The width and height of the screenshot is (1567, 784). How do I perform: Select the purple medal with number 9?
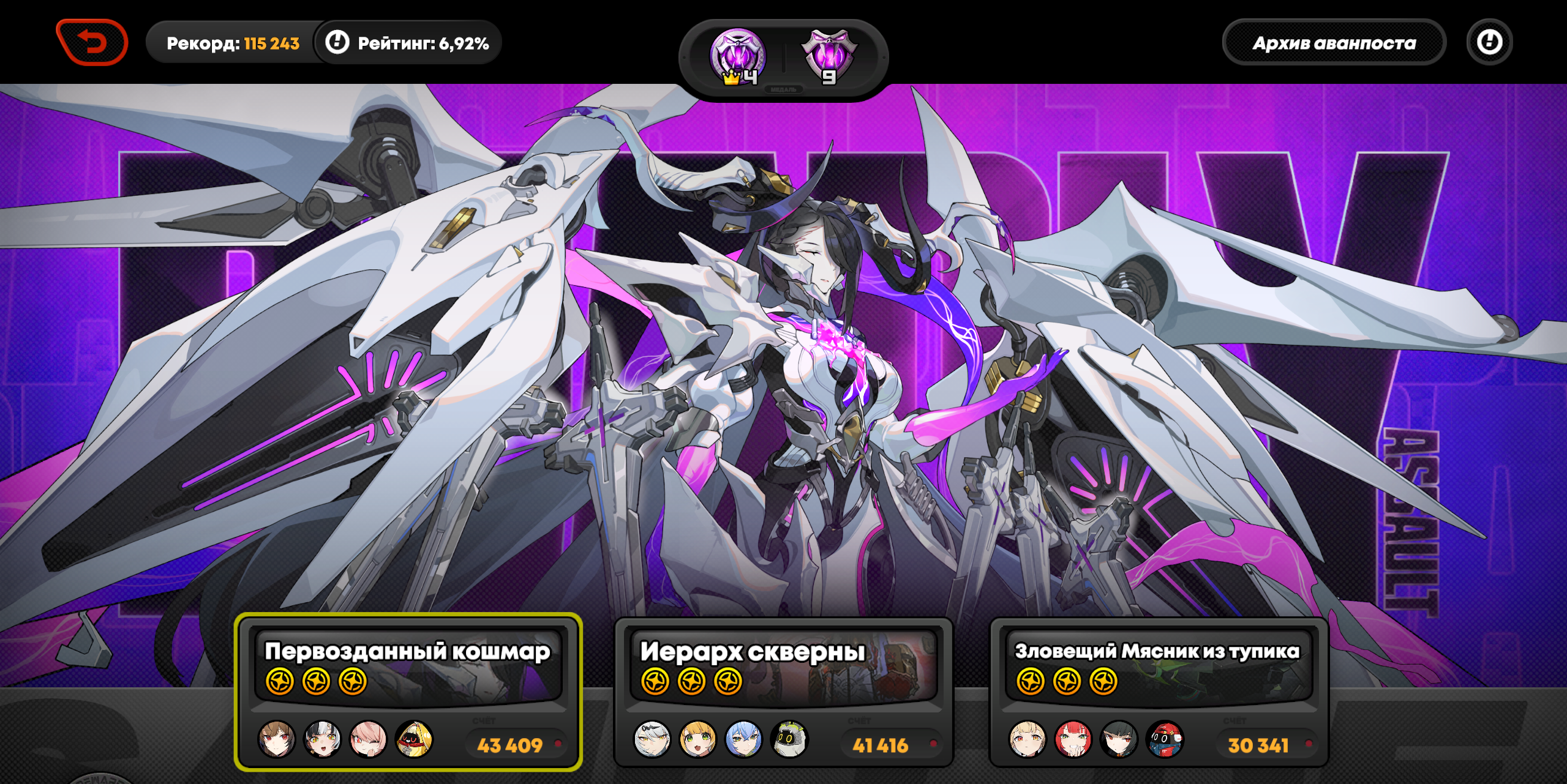(x=829, y=57)
